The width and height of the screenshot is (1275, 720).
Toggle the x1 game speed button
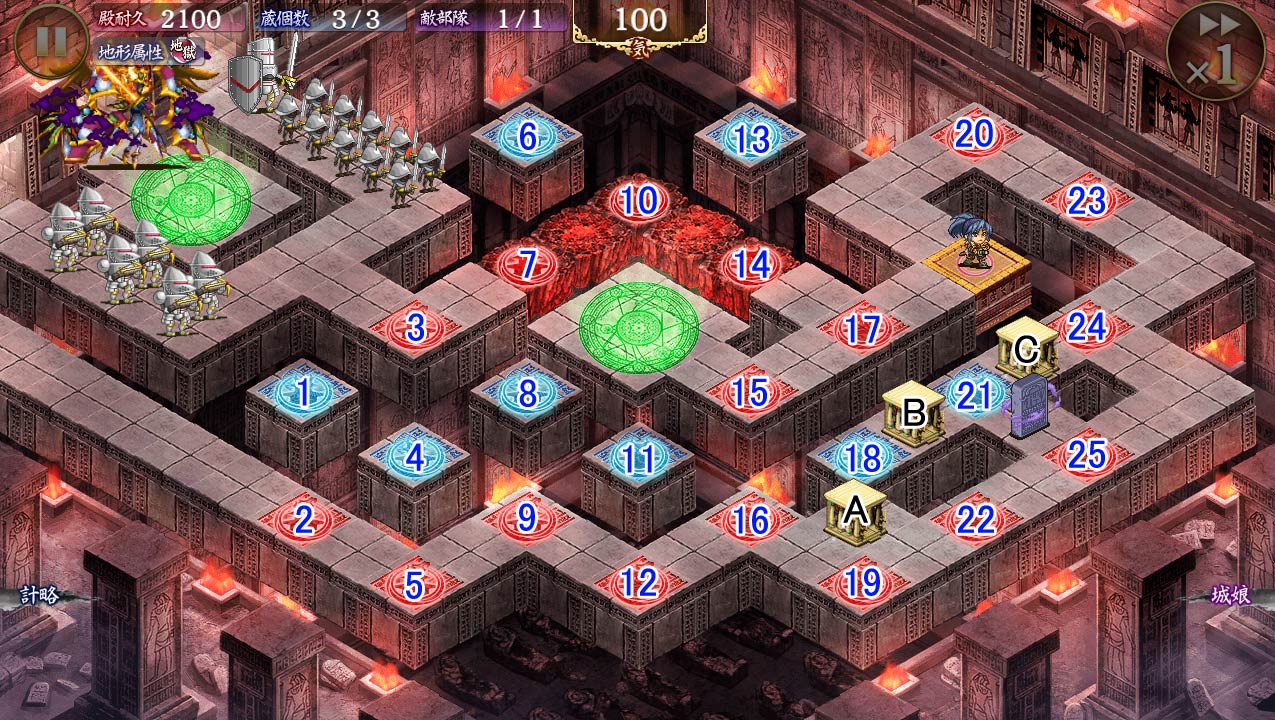point(1215,51)
